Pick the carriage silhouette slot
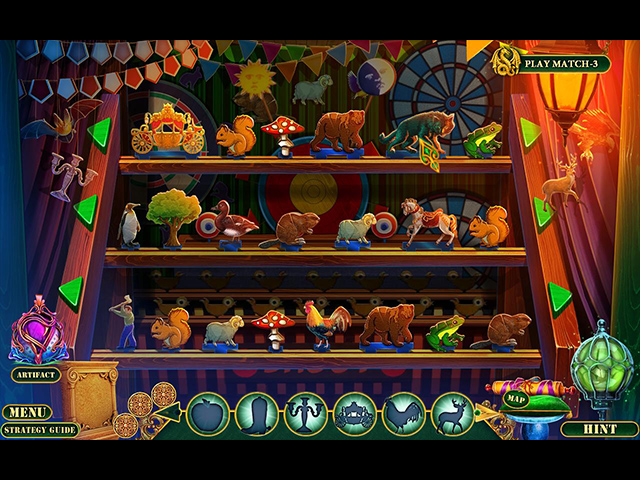The height and width of the screenshot is (480, 640). (355, 413)
